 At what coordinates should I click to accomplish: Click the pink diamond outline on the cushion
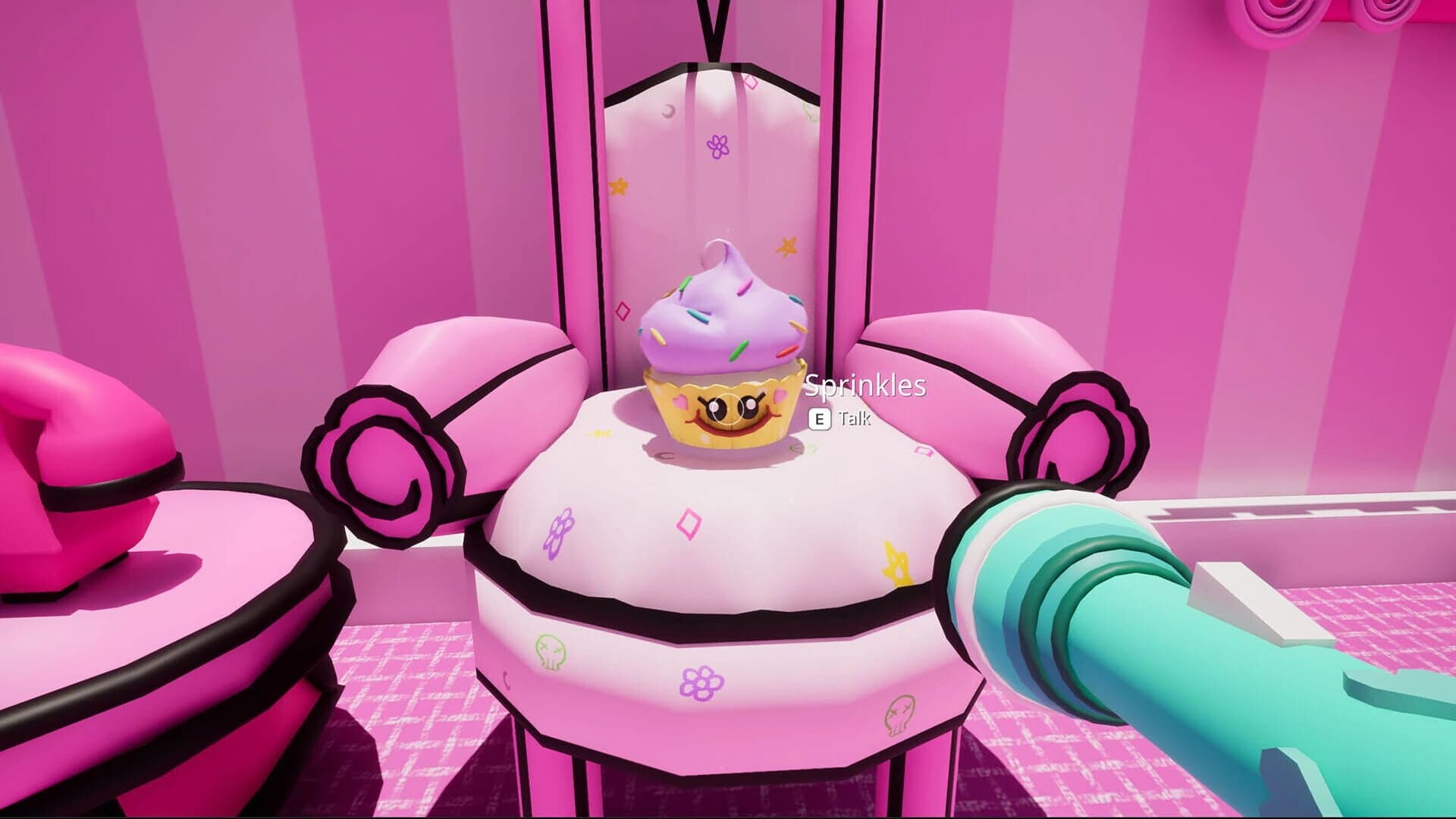pyautogui.click(x=688, y=523)
